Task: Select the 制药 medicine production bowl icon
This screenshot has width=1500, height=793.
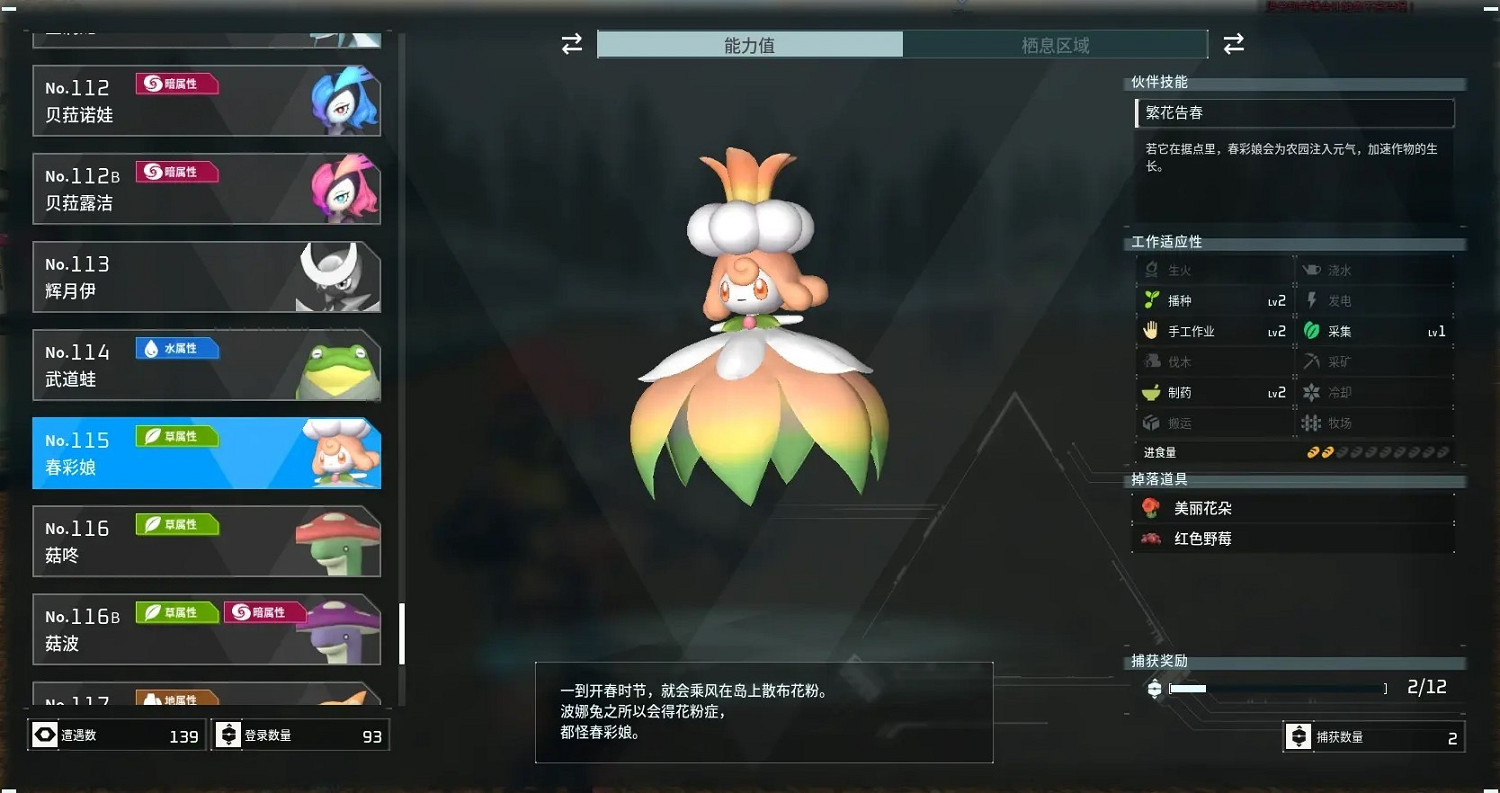Action: click(1152, 392)
